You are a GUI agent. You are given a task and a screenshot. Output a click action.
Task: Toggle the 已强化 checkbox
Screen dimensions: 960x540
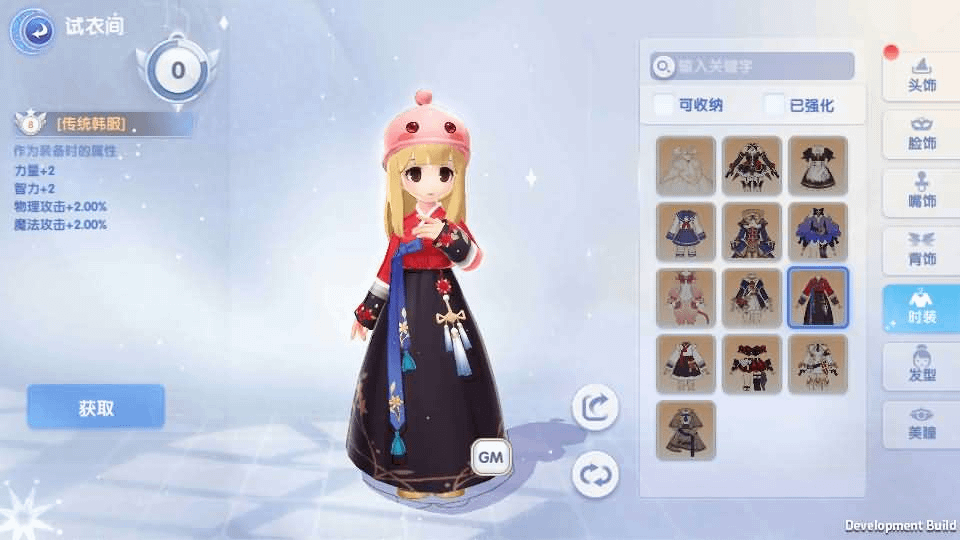(775, 105)
